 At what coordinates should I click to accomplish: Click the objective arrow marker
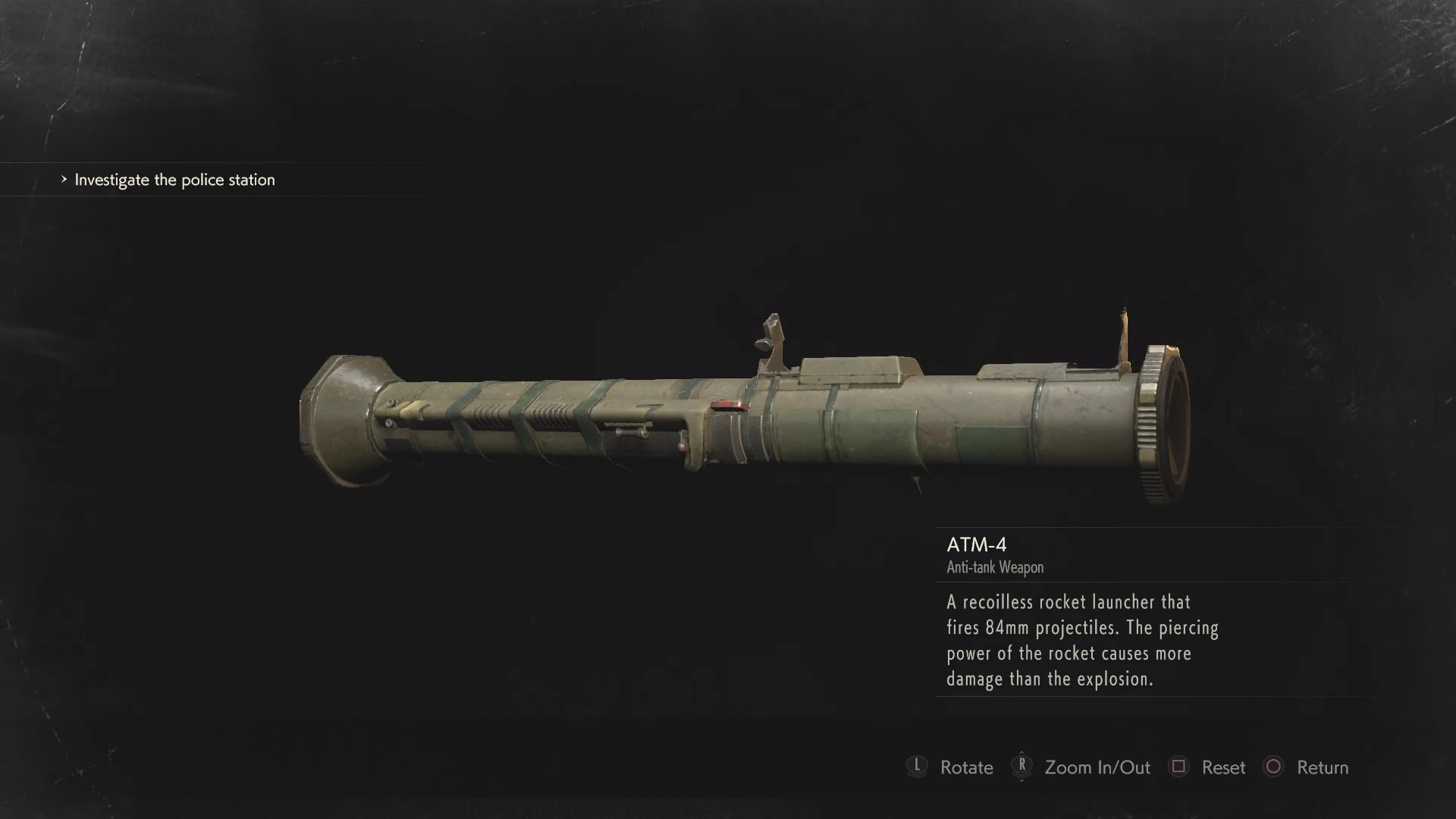pos(64,180)
